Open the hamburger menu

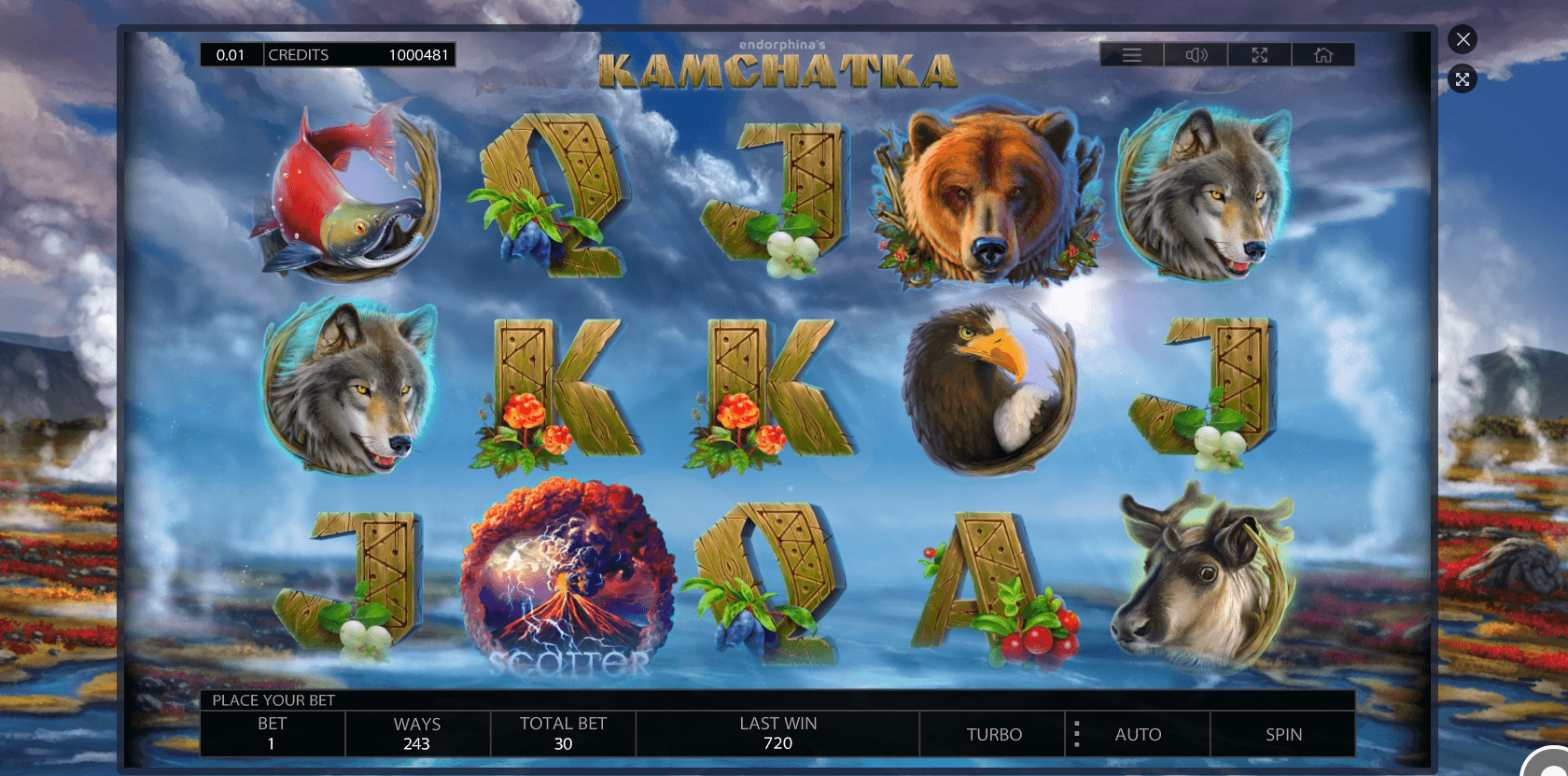click(1132, 55)
